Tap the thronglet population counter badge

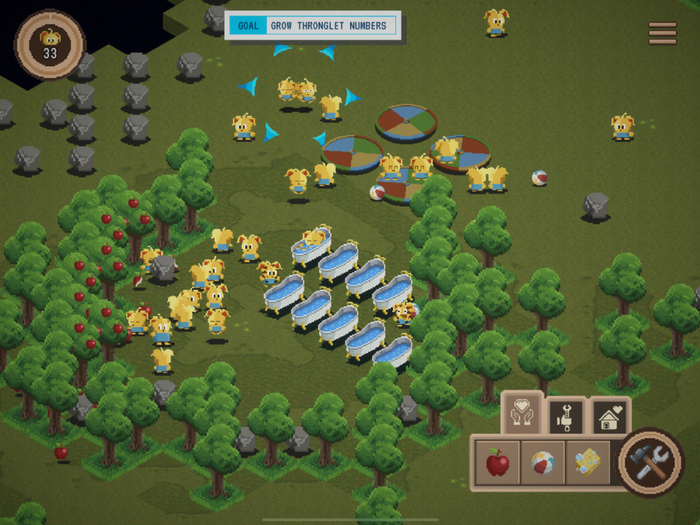(49, 44)
